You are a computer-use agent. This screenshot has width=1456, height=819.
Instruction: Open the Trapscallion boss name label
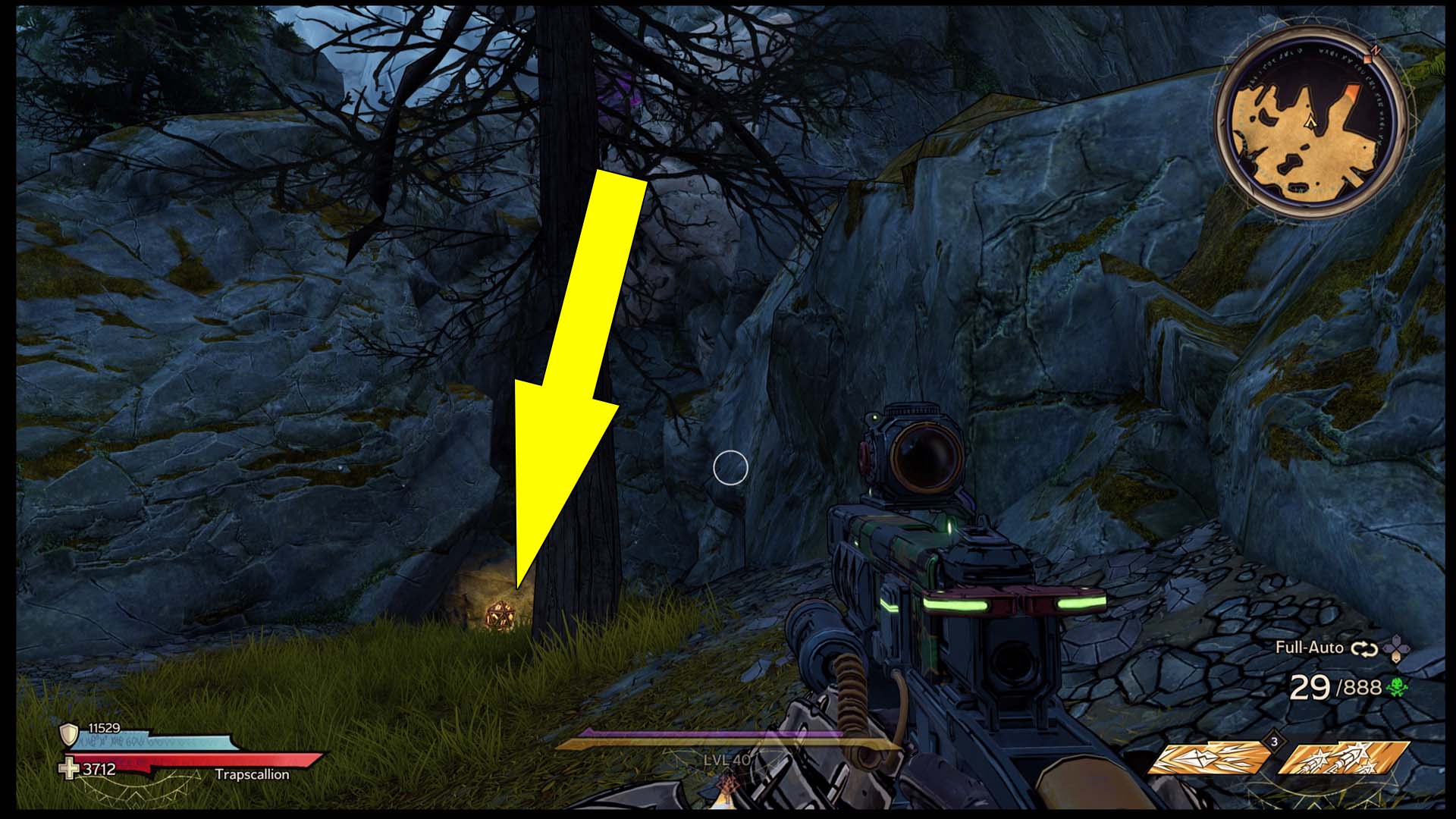coord(253,775)
